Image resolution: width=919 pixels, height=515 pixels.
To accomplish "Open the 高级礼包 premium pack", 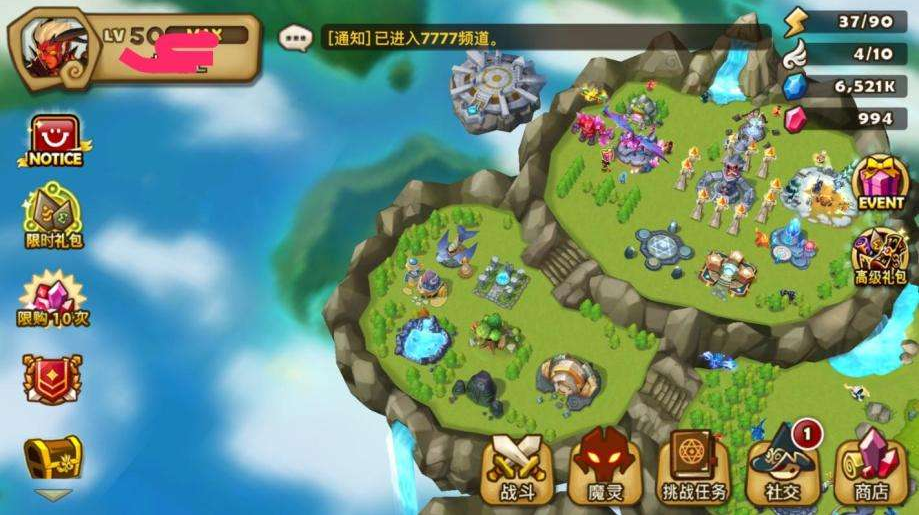I will point(881,256).
